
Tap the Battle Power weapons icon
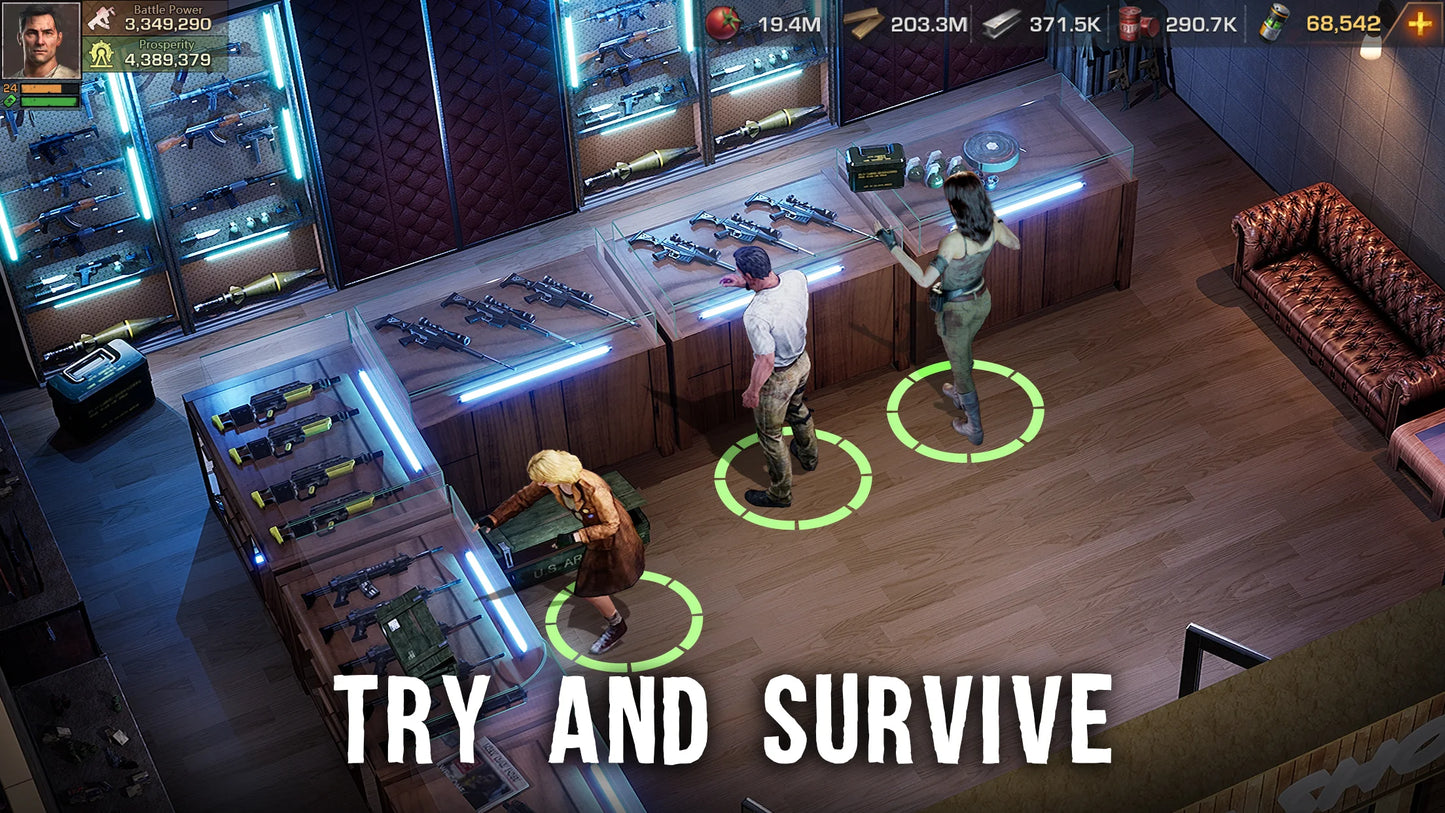click(x=100, y=18)
